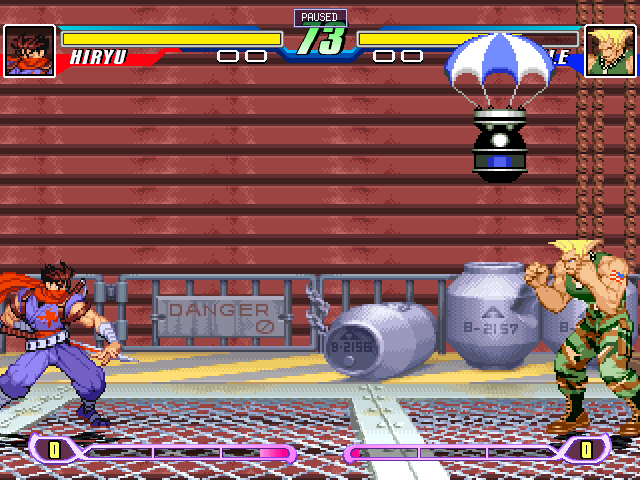Click Hiryu's character portrait
This screenshot has height=480, width=640.
(x=29, y=51)
